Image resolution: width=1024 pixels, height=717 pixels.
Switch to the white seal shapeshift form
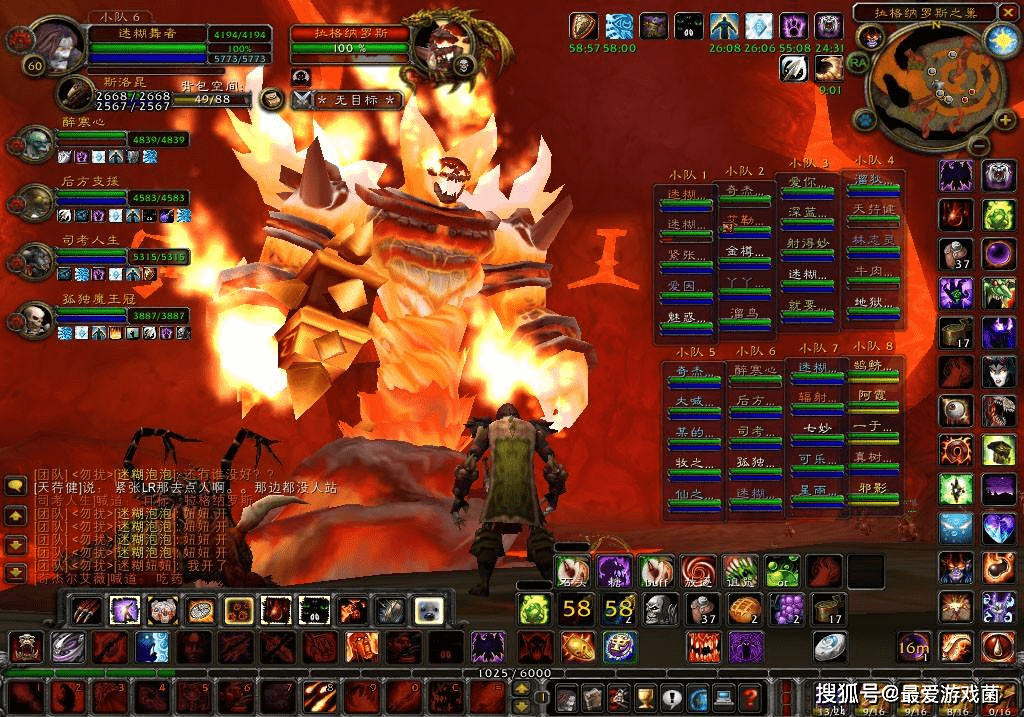coord(426,609)
